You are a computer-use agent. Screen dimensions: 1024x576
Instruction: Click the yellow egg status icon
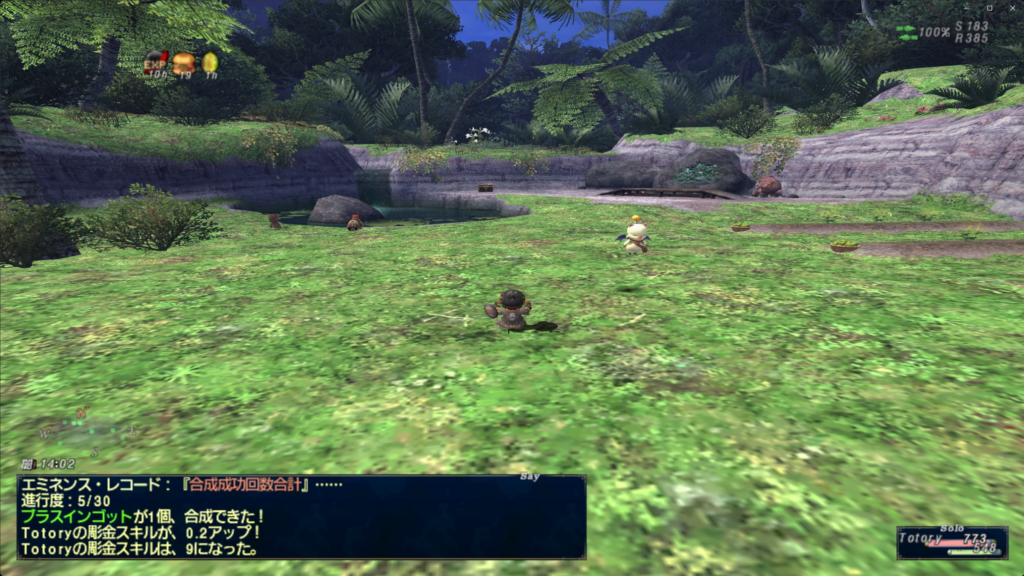pos(210,63)
